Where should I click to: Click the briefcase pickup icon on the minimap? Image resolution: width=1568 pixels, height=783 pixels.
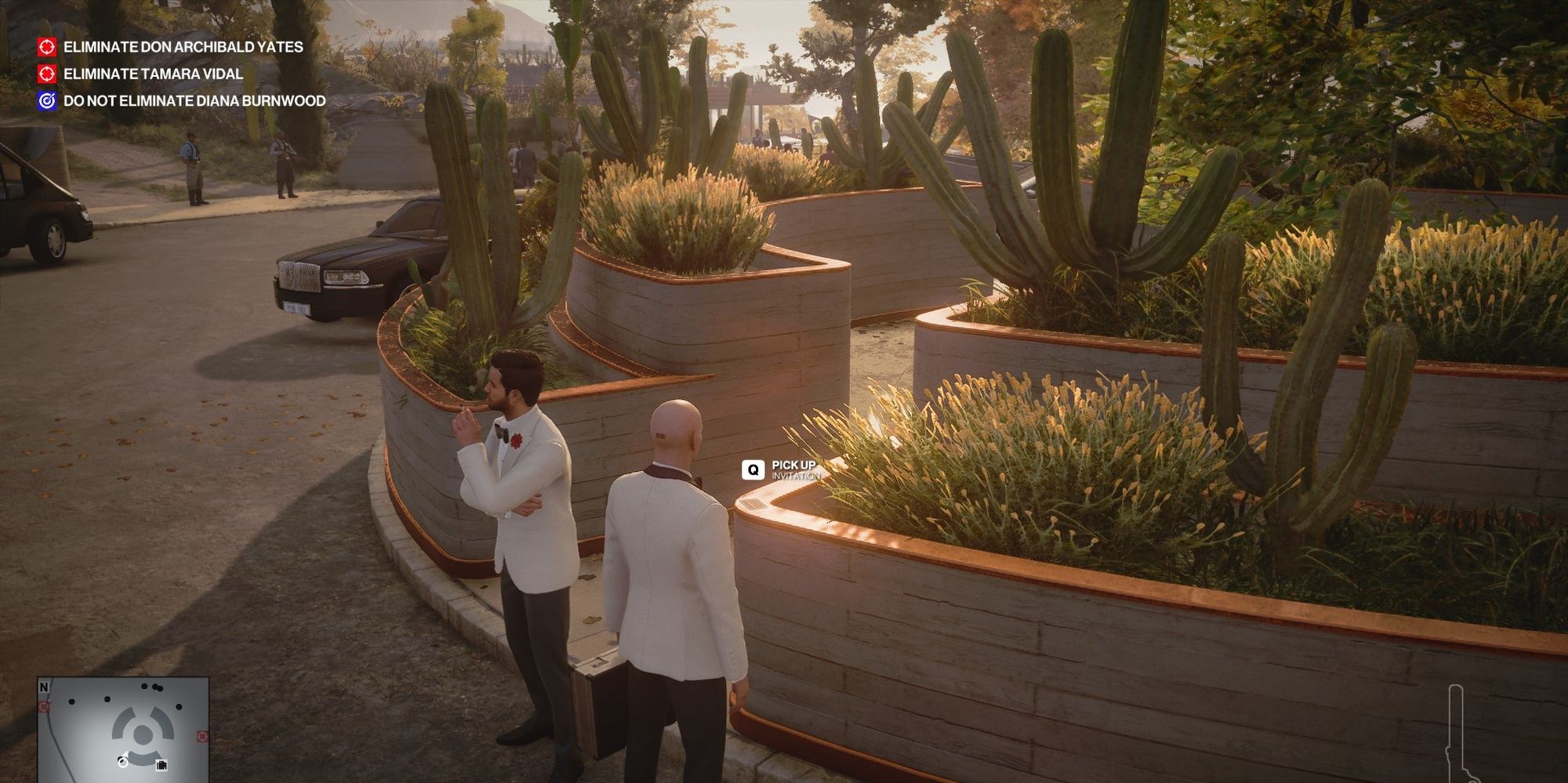coord(162,766)
